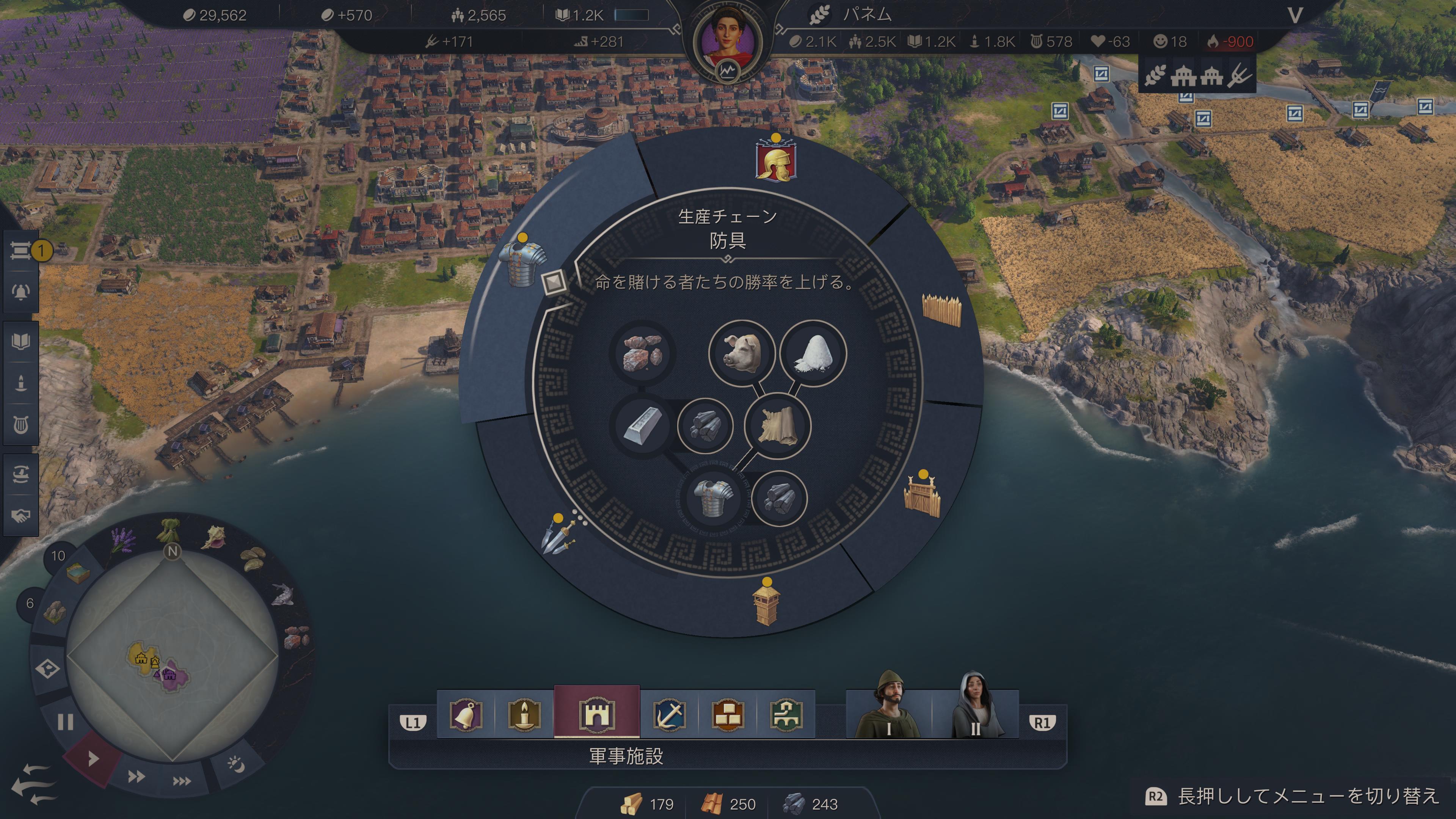Open the stacked crates goods tab
Viewport: 1456px width, 819px height.
[728, 715]
